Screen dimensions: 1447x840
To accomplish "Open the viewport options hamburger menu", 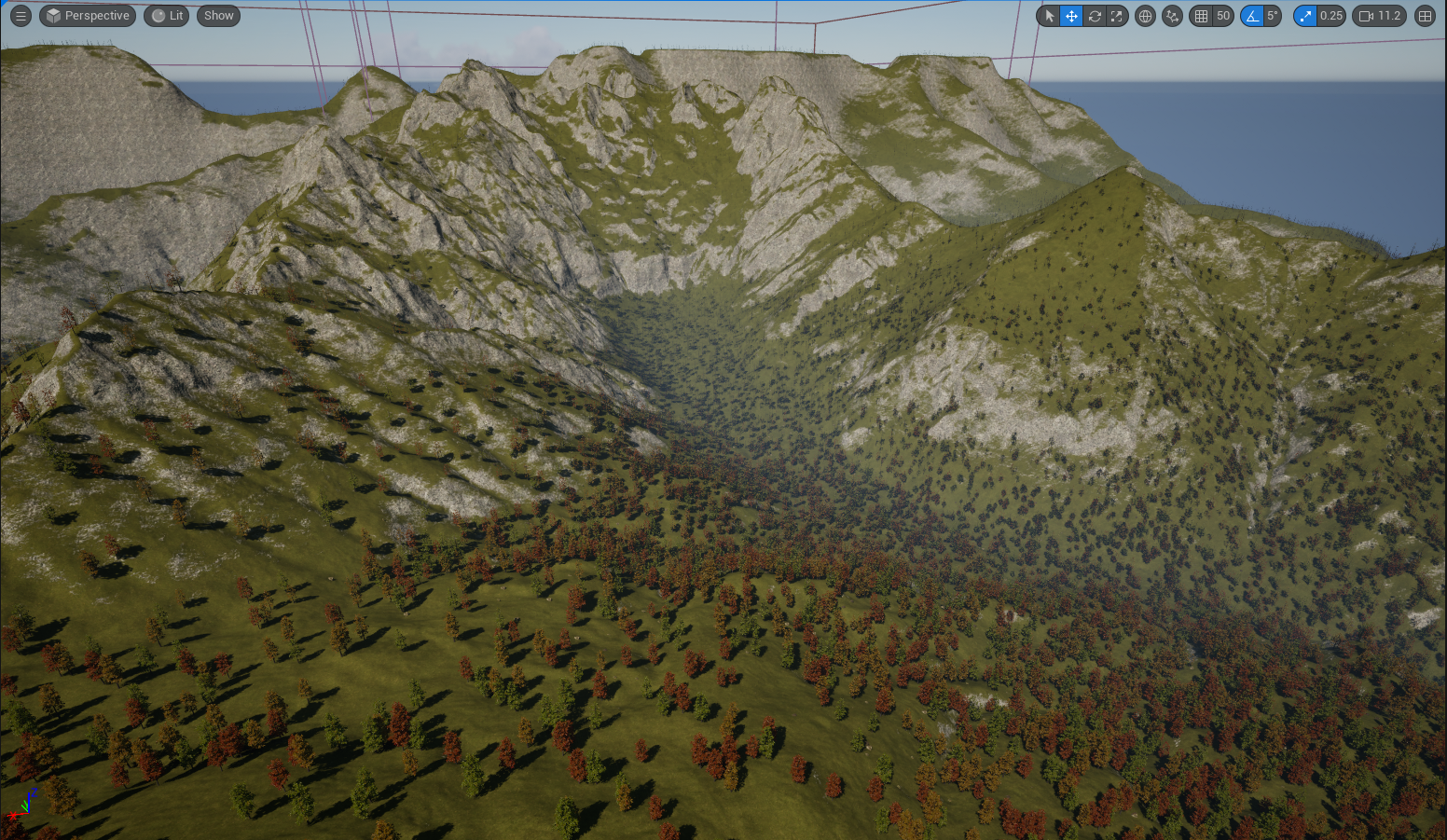I will 21,16.
